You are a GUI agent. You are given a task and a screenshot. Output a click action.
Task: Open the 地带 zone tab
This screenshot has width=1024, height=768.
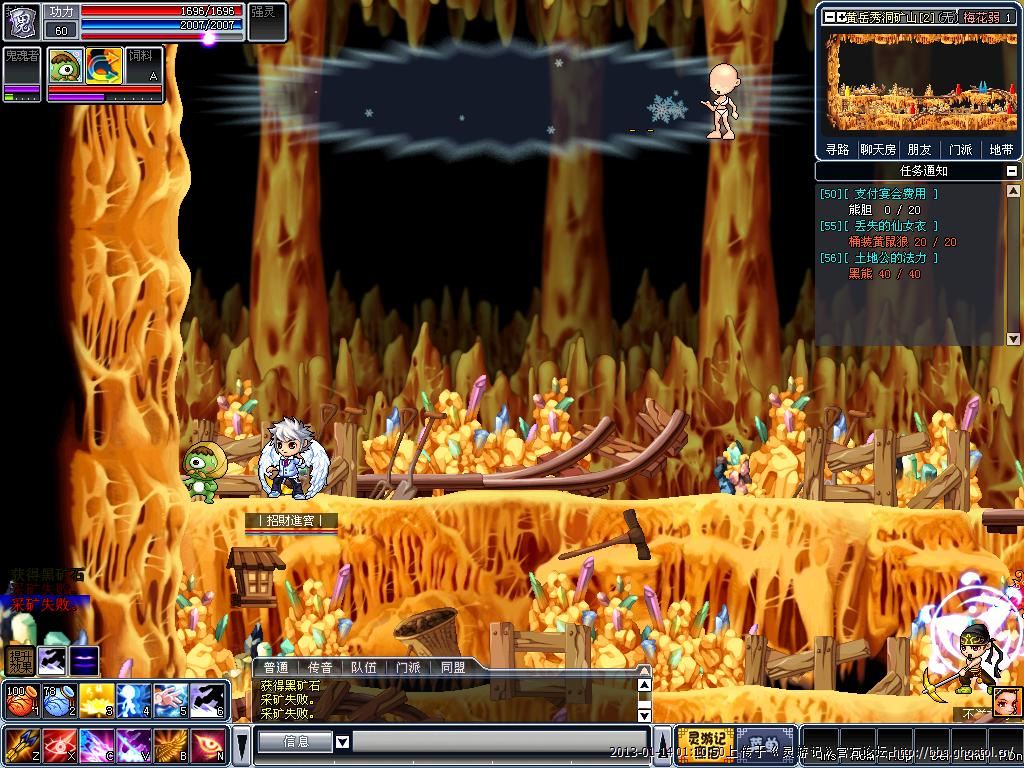tap(1000, 150)
